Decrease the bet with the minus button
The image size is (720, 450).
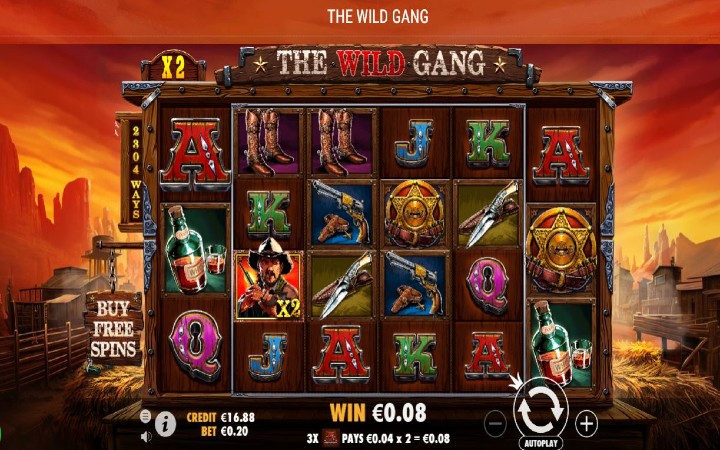coord(495,423)
